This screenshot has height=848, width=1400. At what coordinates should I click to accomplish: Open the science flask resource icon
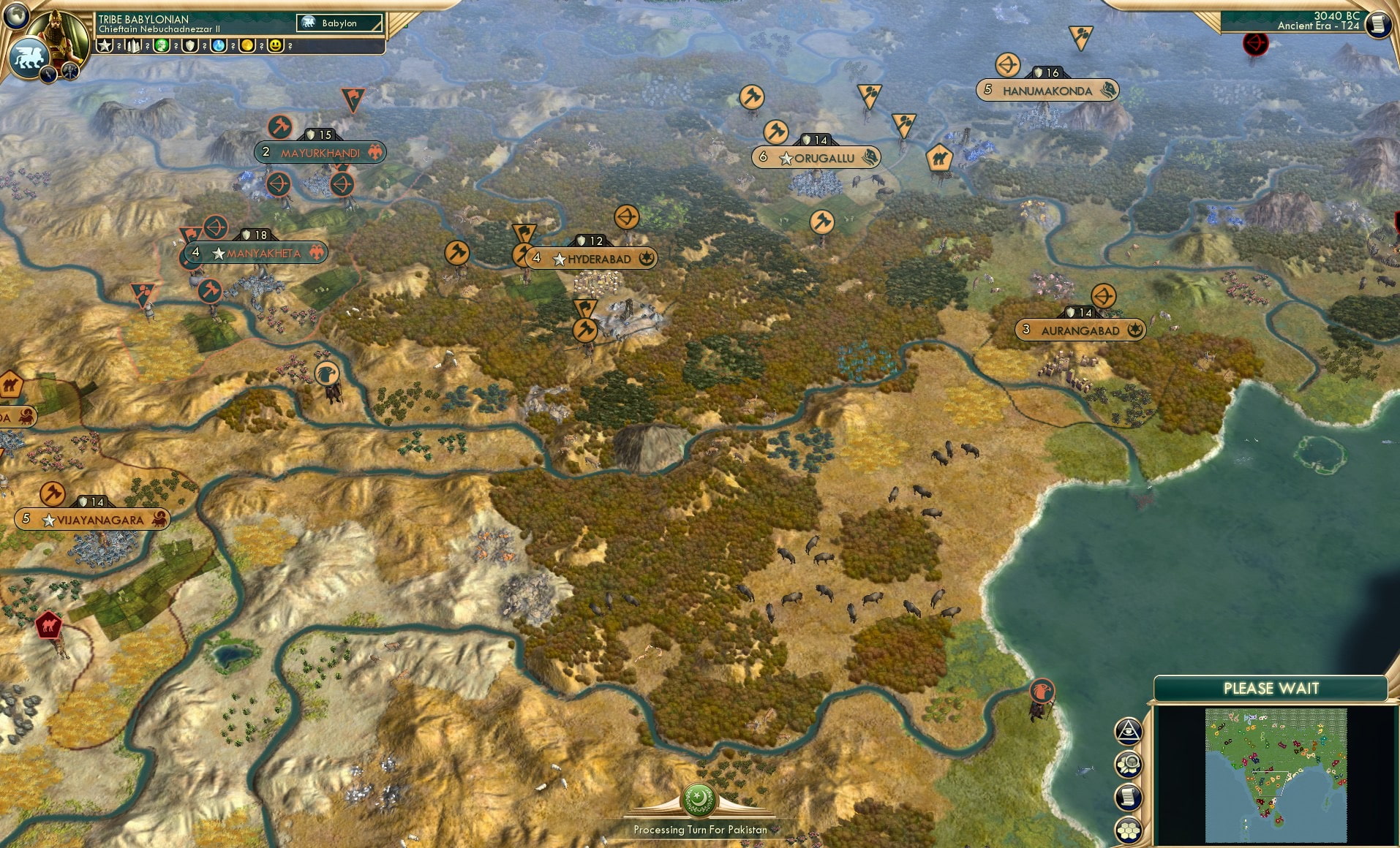coord(219,45)
